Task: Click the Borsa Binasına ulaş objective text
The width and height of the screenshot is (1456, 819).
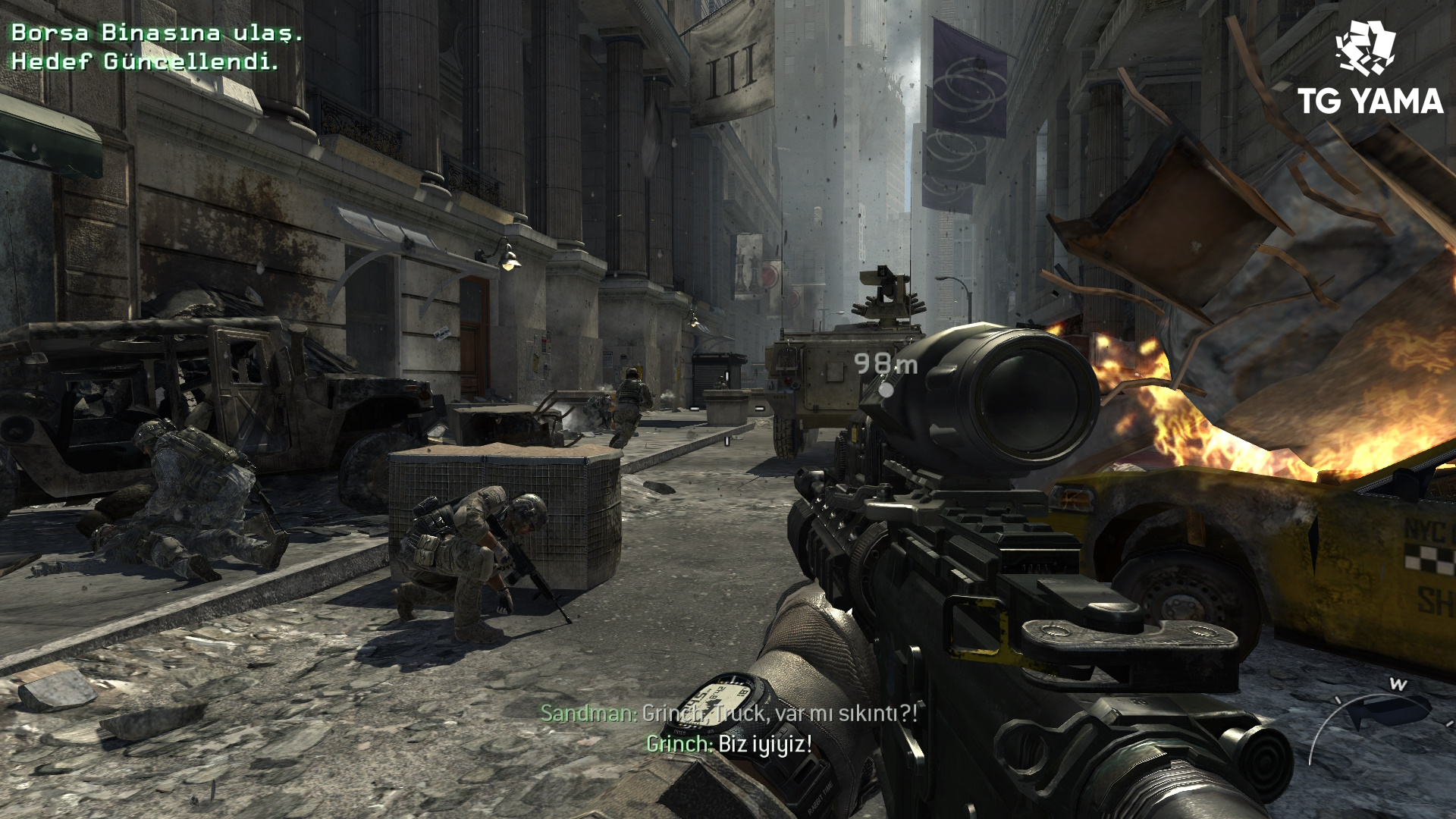Action: click(157, 33)
